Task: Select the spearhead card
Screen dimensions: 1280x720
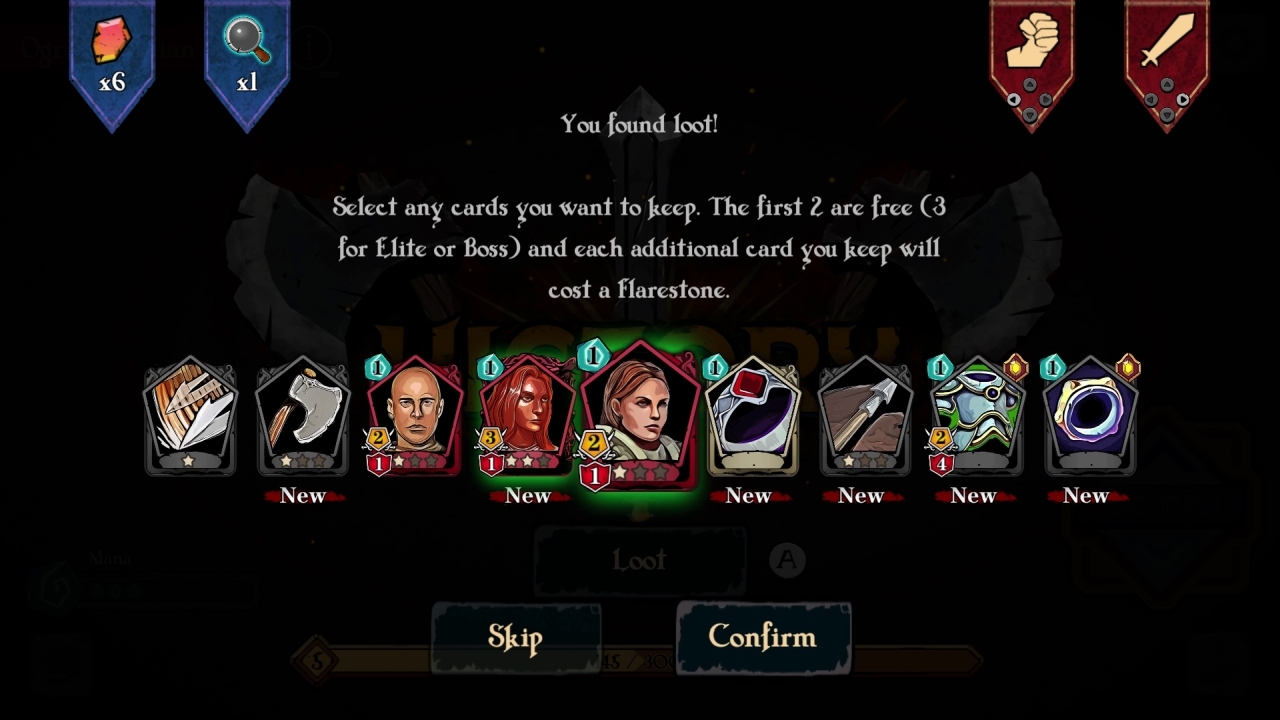Action: pos(863,420)
